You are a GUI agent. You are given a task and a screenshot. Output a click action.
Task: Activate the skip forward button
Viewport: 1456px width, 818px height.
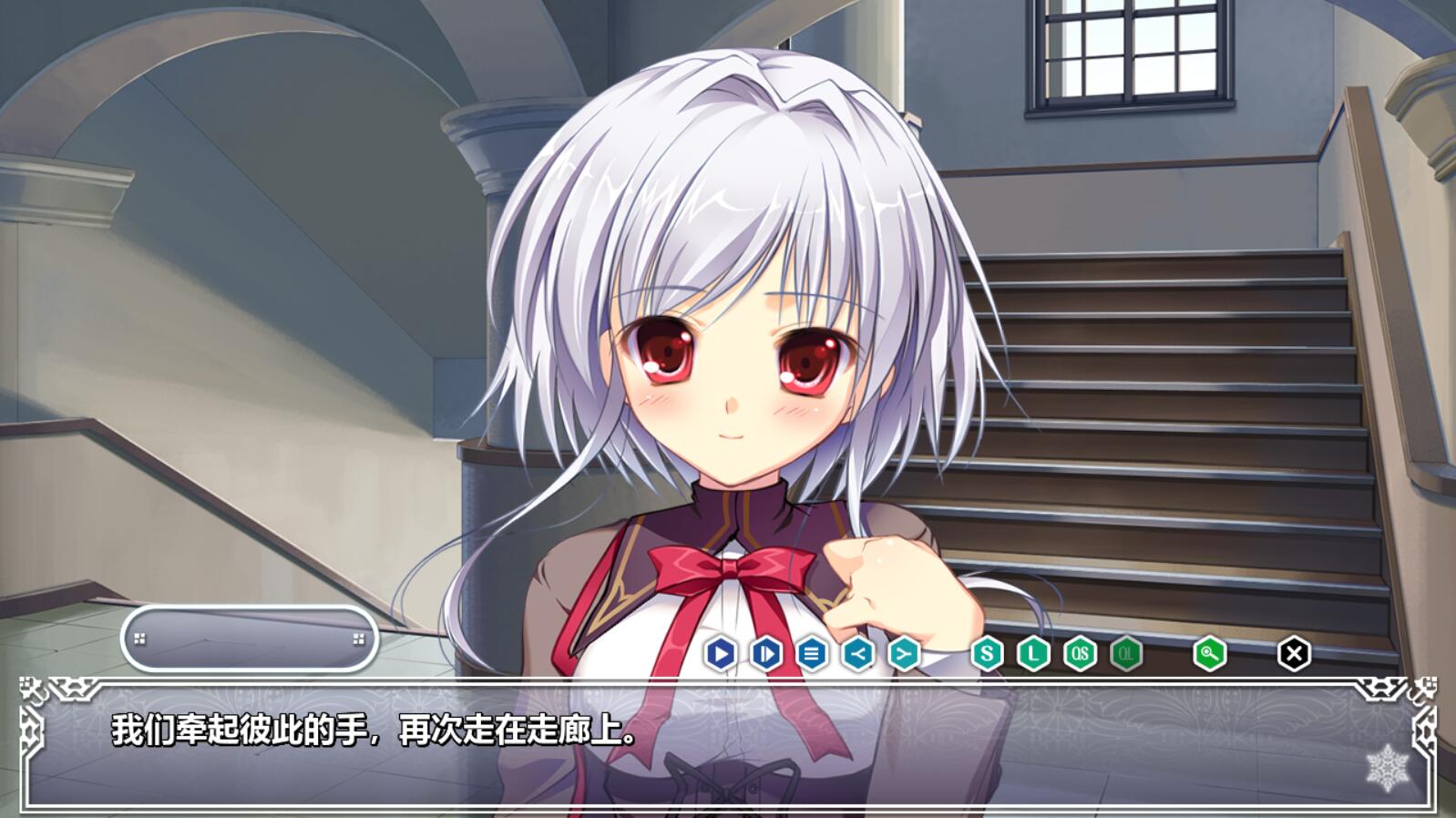tap(766, 653)
